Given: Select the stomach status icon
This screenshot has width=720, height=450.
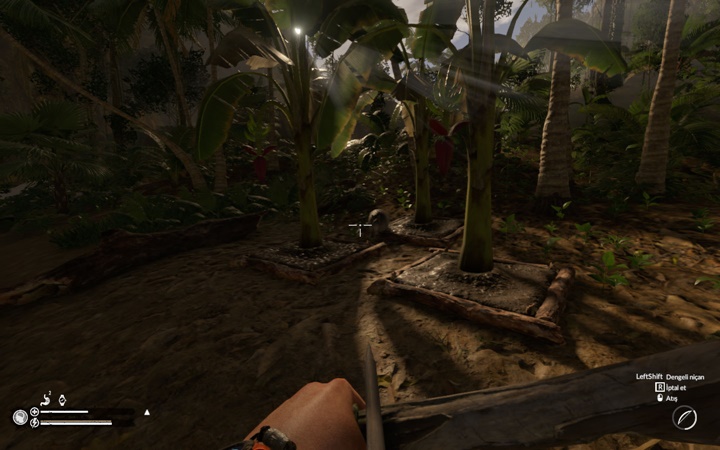Looking at the screenshot, I should (47, 400).
